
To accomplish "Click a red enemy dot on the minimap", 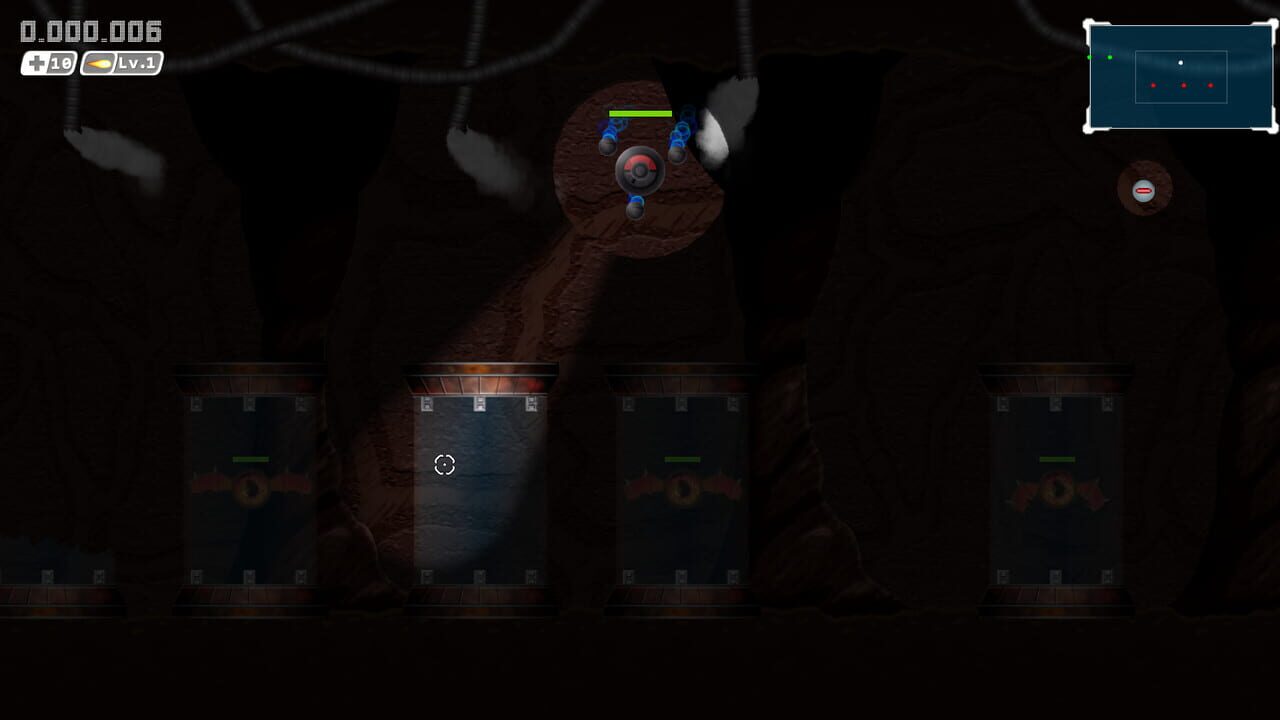I will click(x=1183, y=86).
